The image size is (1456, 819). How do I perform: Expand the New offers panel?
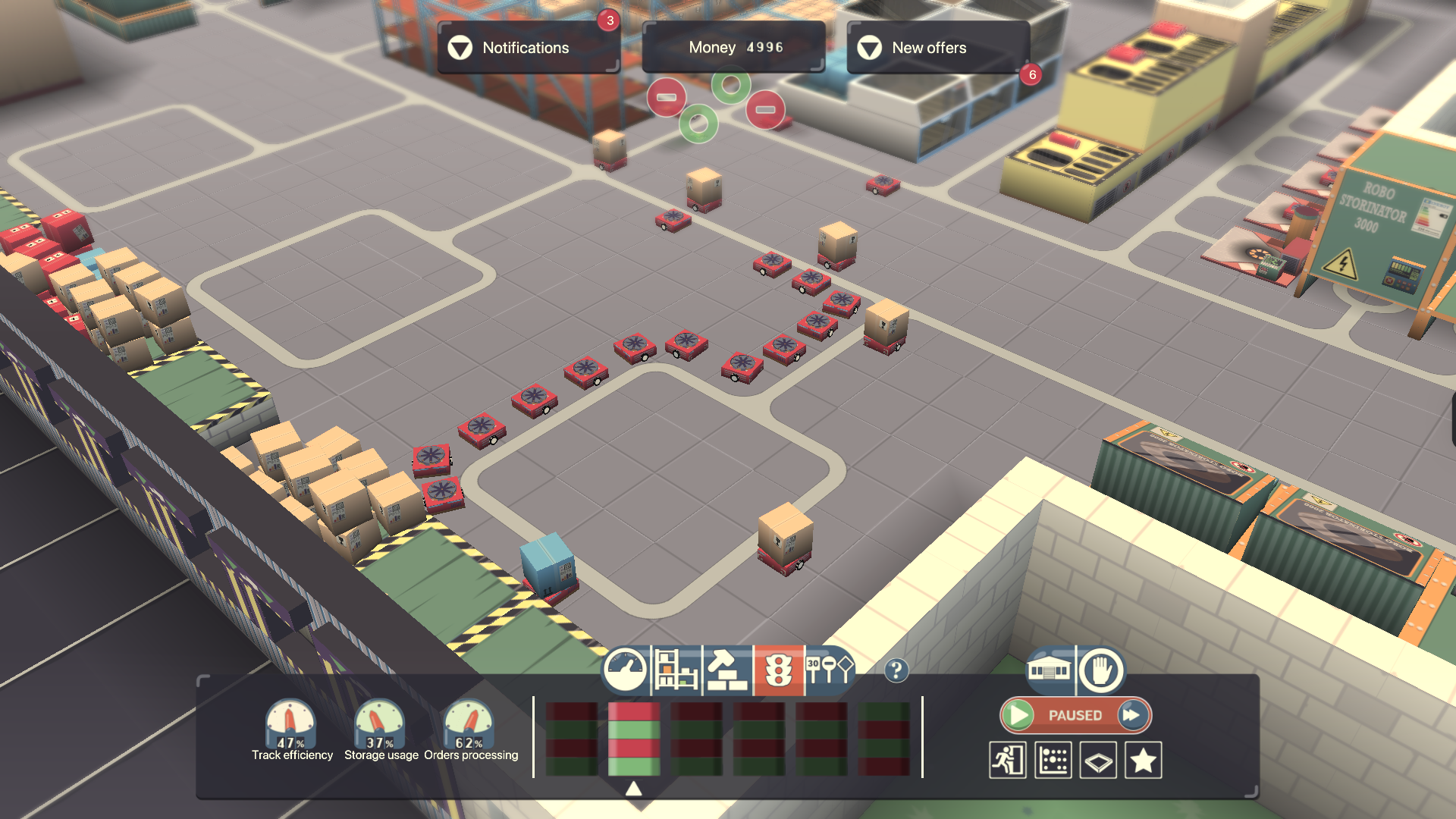pos(938,48)
